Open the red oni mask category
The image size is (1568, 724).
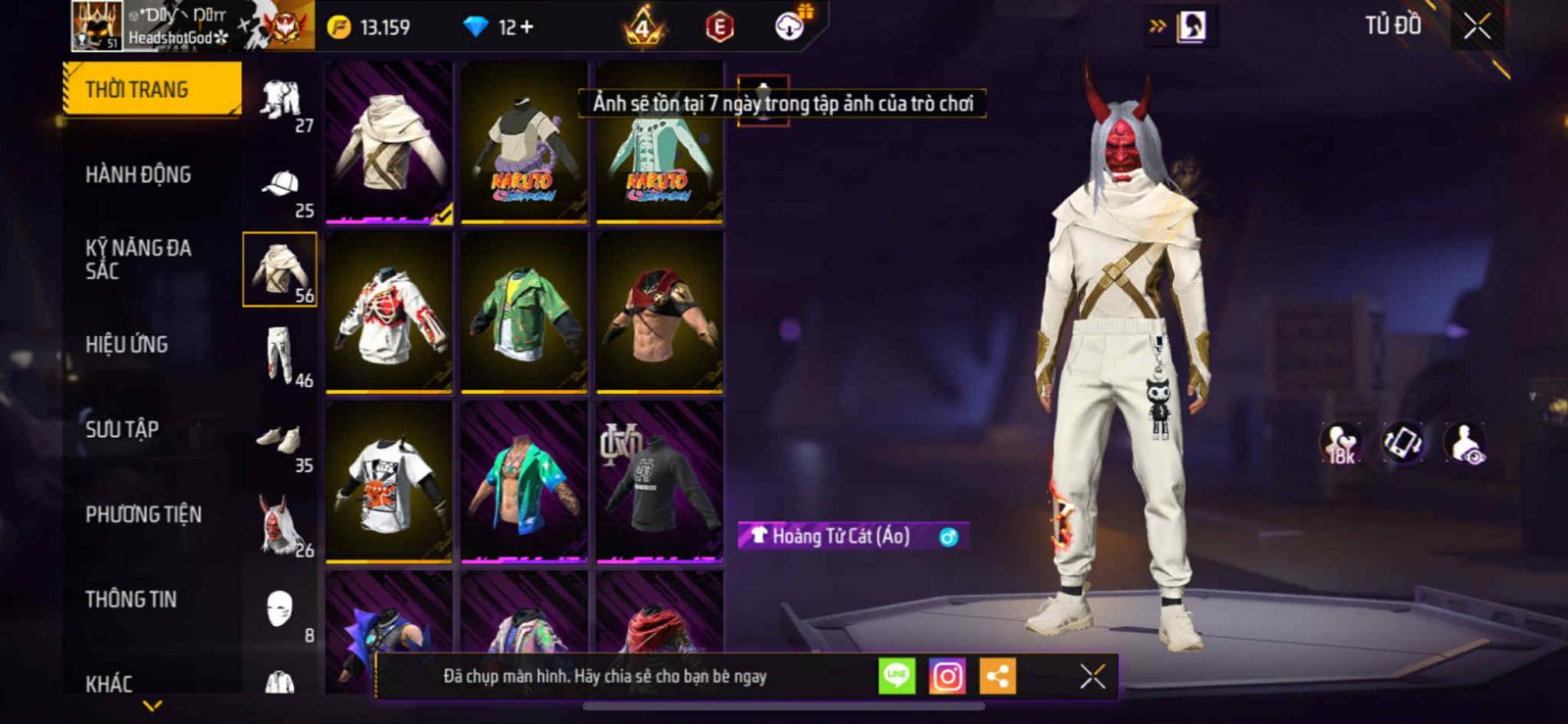click(x=280, y=525)
